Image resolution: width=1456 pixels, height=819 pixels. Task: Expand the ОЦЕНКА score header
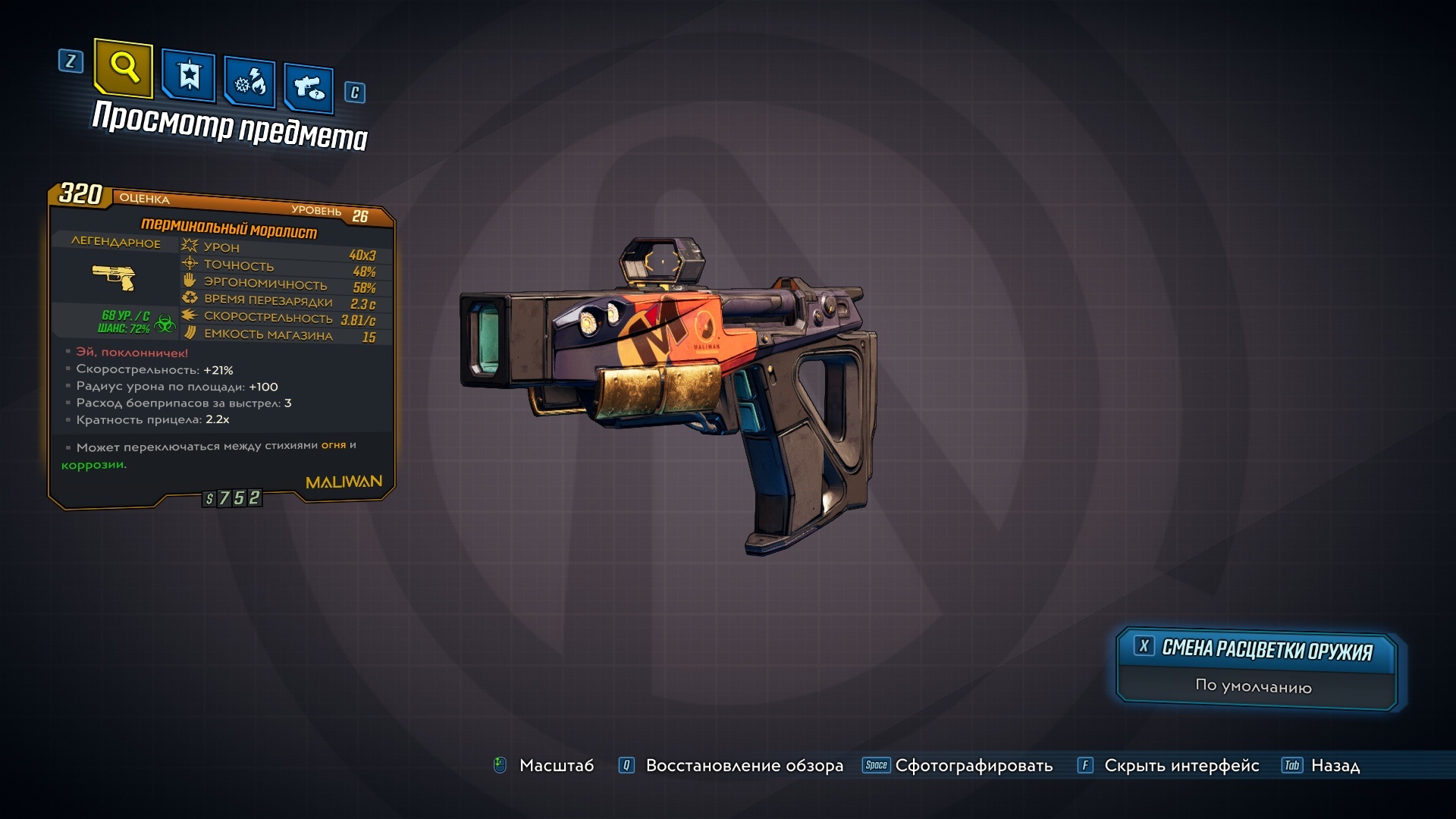click(146, 197)
